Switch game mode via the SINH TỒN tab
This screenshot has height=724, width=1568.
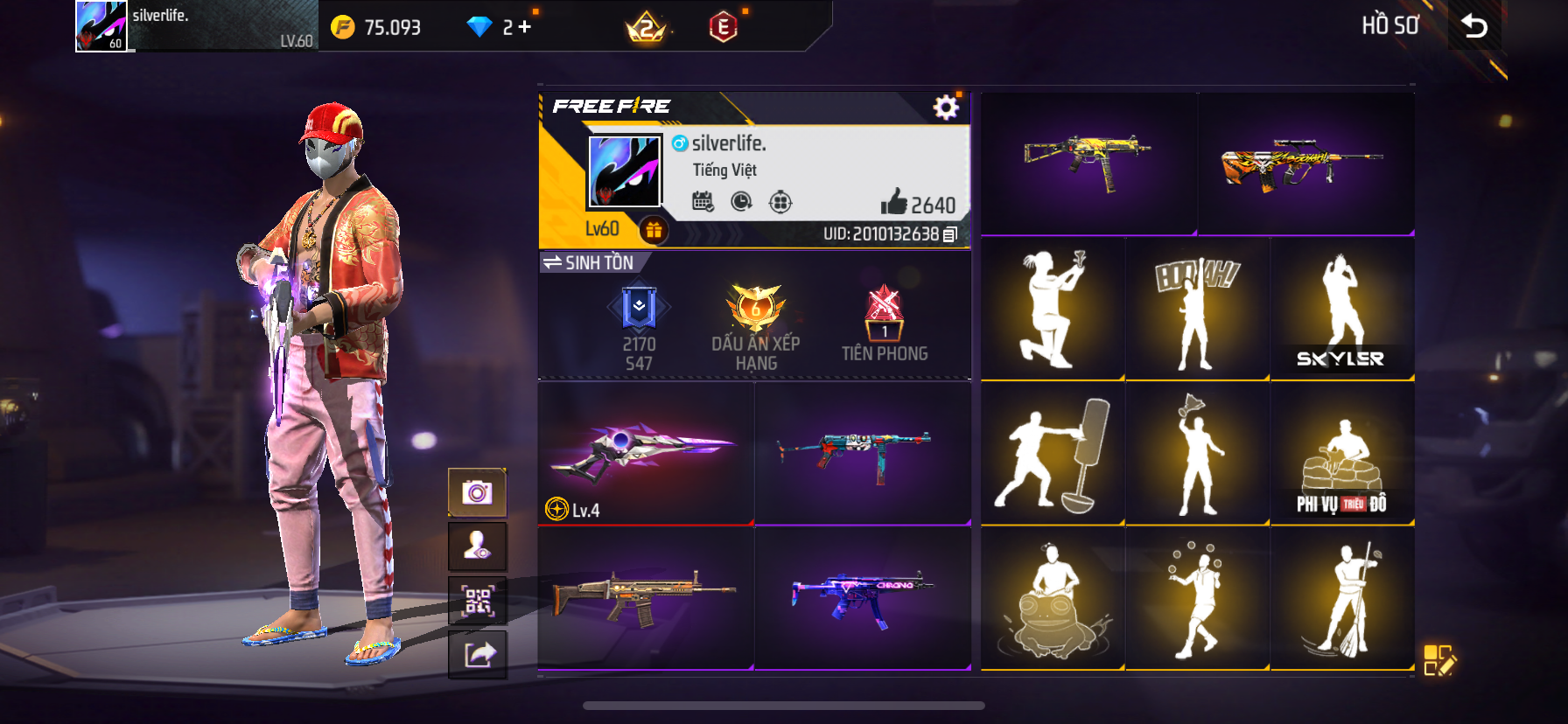tap(590, 262)
